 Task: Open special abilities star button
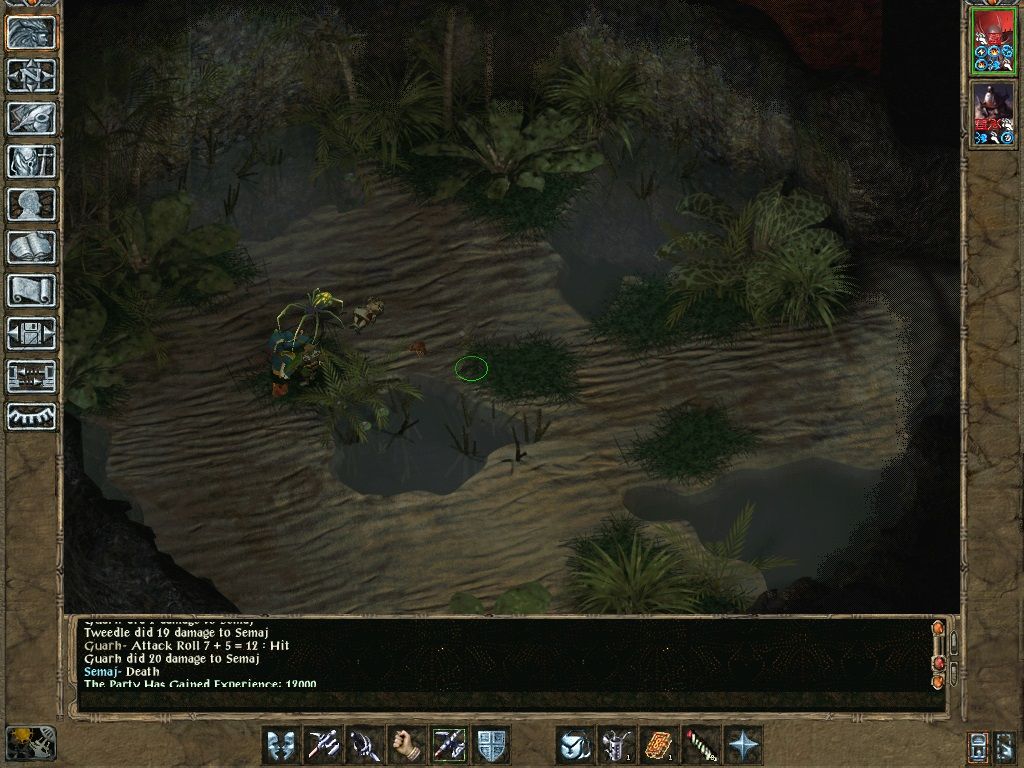point(743,745)
